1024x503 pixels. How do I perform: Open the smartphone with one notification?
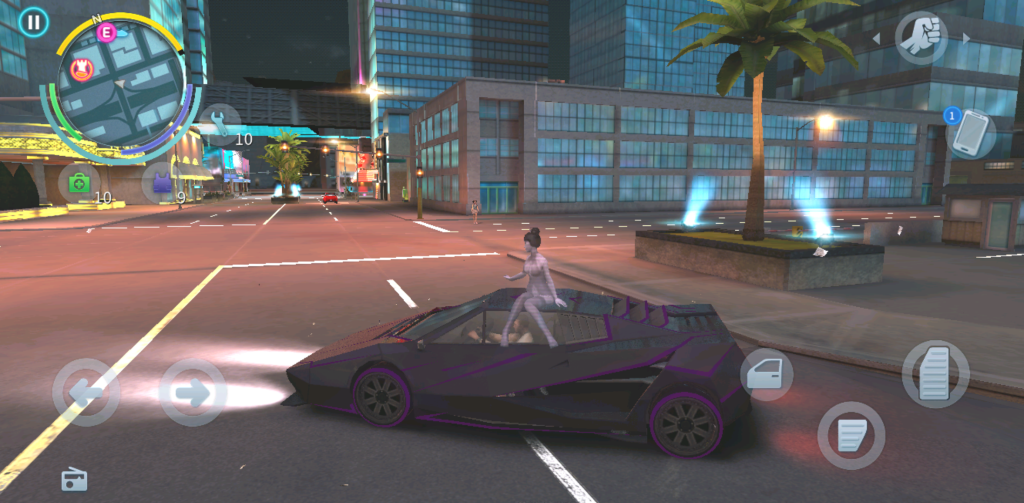(x=970, y=133)
